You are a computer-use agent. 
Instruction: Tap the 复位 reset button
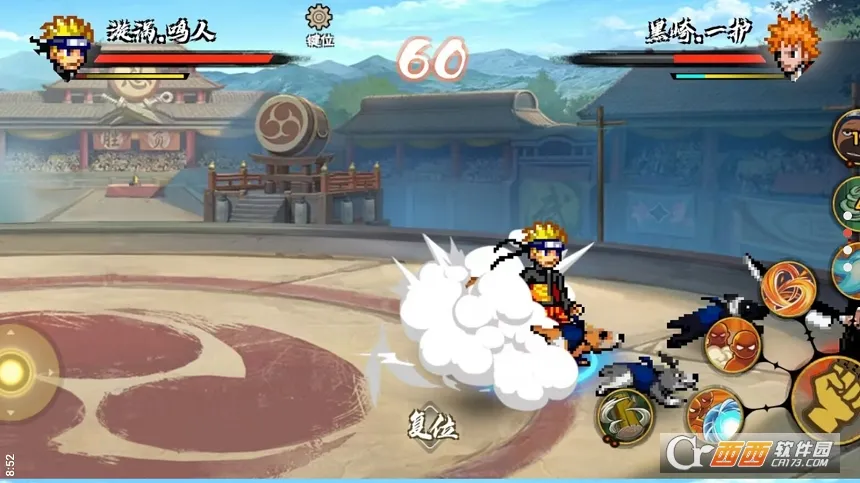[x=432, y=427]
